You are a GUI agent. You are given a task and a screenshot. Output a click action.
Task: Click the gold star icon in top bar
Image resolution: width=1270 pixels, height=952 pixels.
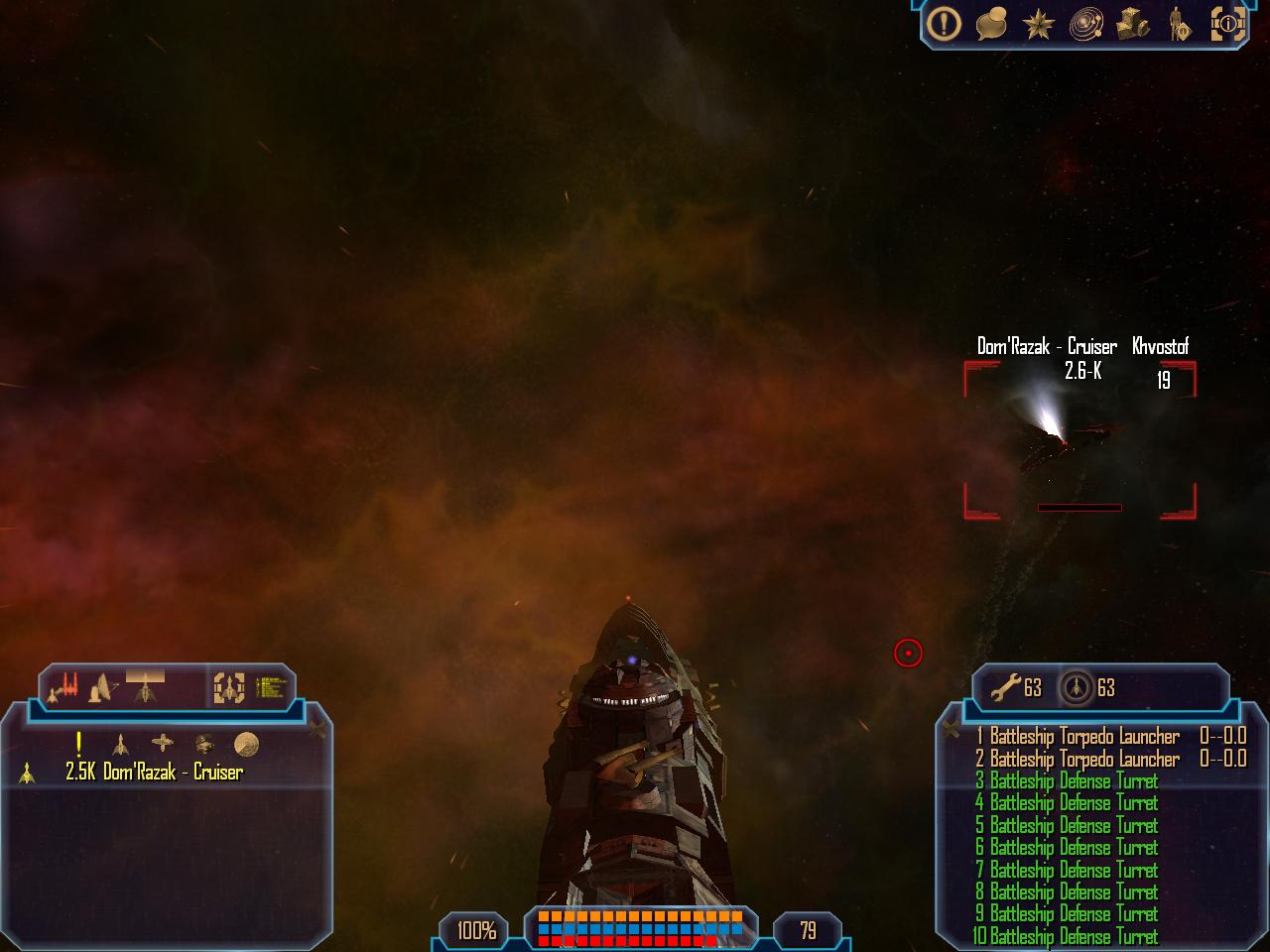pyautogui.click(x=1037, y=24)
